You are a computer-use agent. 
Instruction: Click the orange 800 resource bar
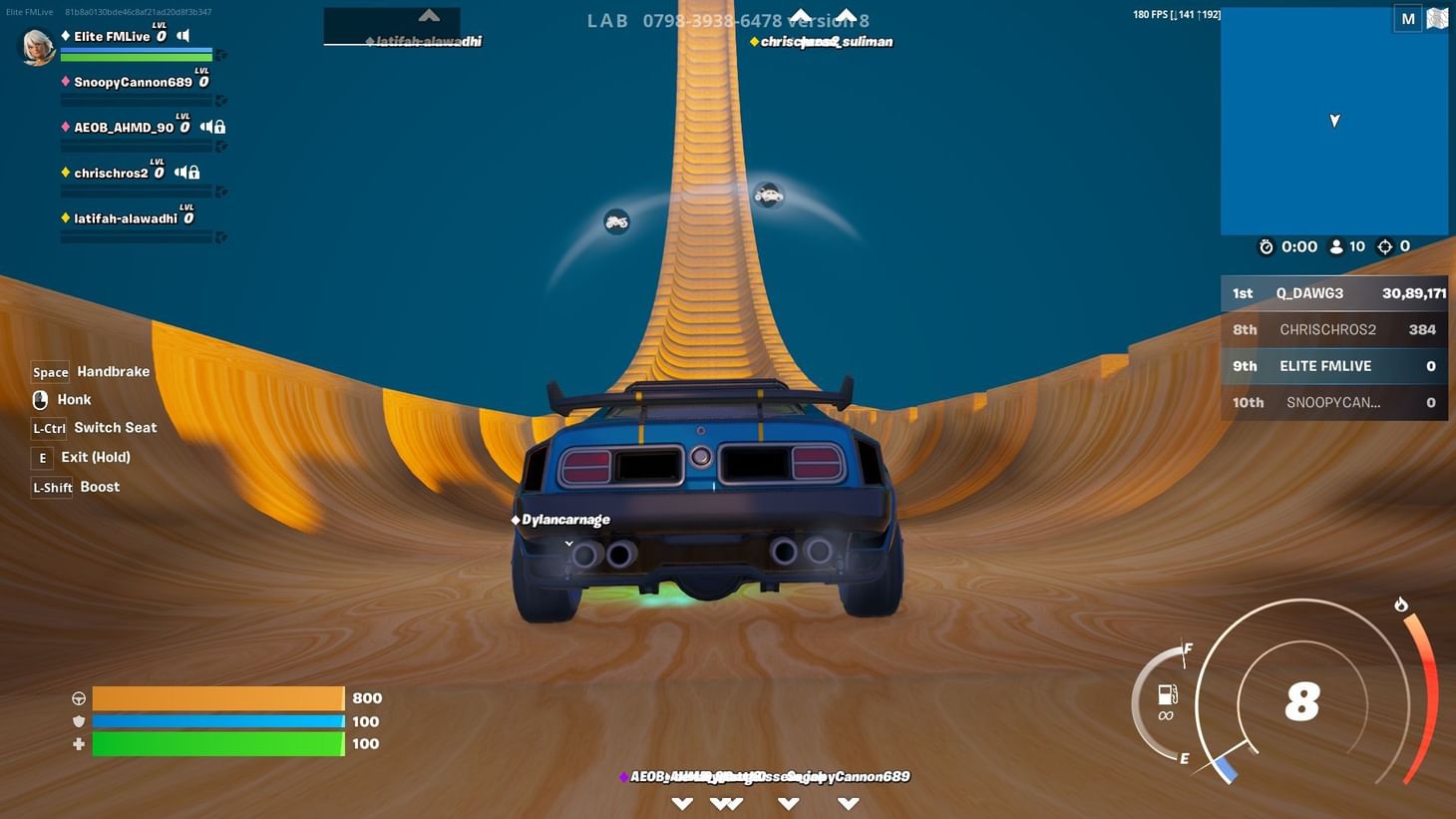click(x=217, y=697)
